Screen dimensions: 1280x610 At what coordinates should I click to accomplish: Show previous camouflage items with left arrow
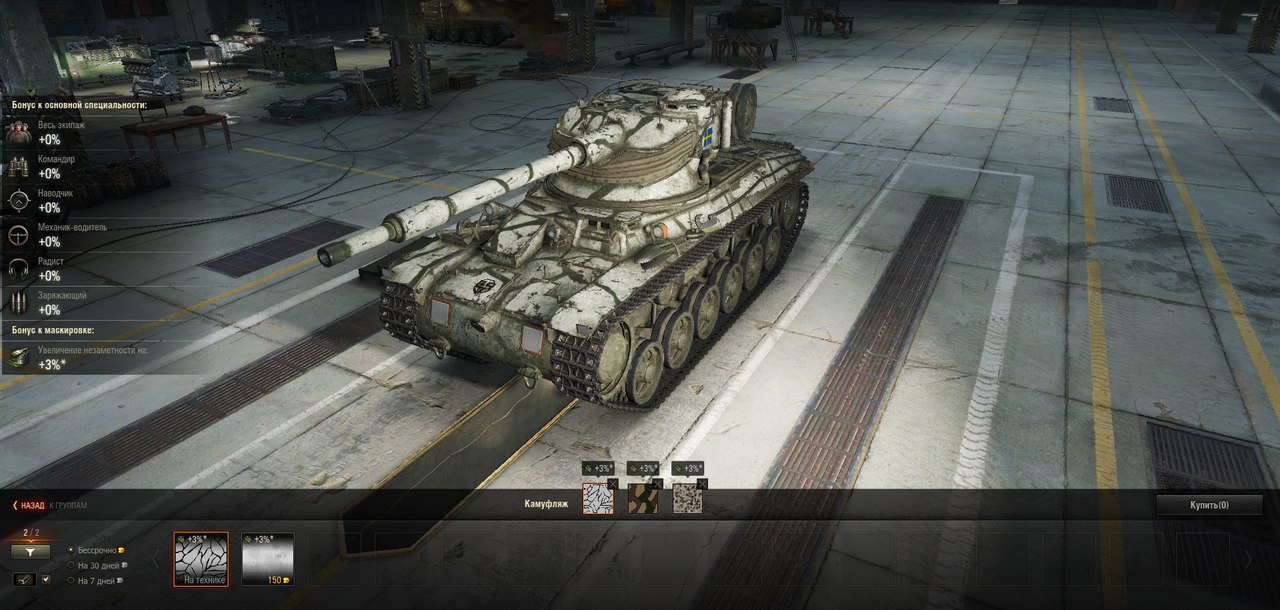(155, 559)
